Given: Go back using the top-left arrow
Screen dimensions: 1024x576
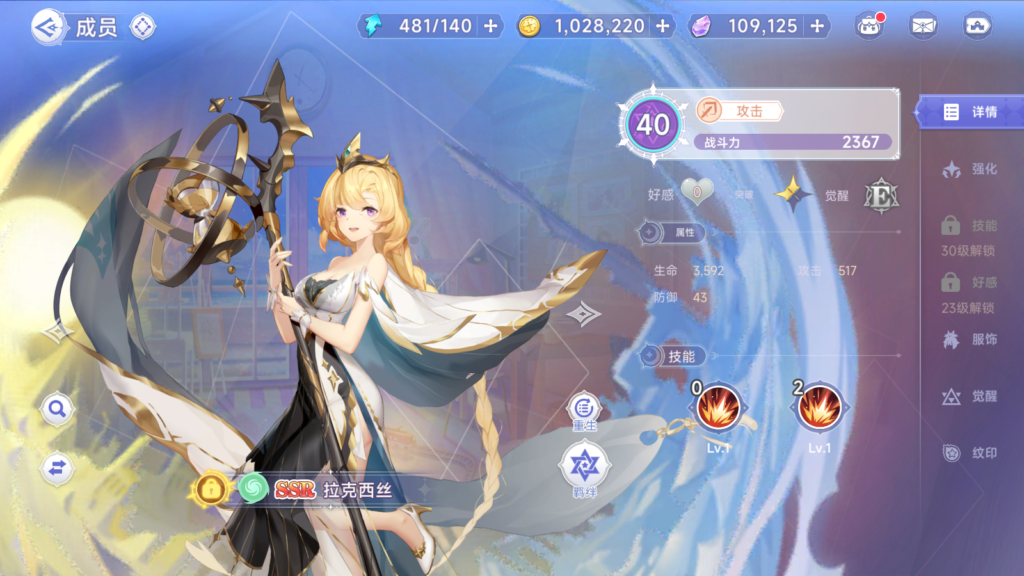Looking at the screenshot, I should (x=47, y=25).
